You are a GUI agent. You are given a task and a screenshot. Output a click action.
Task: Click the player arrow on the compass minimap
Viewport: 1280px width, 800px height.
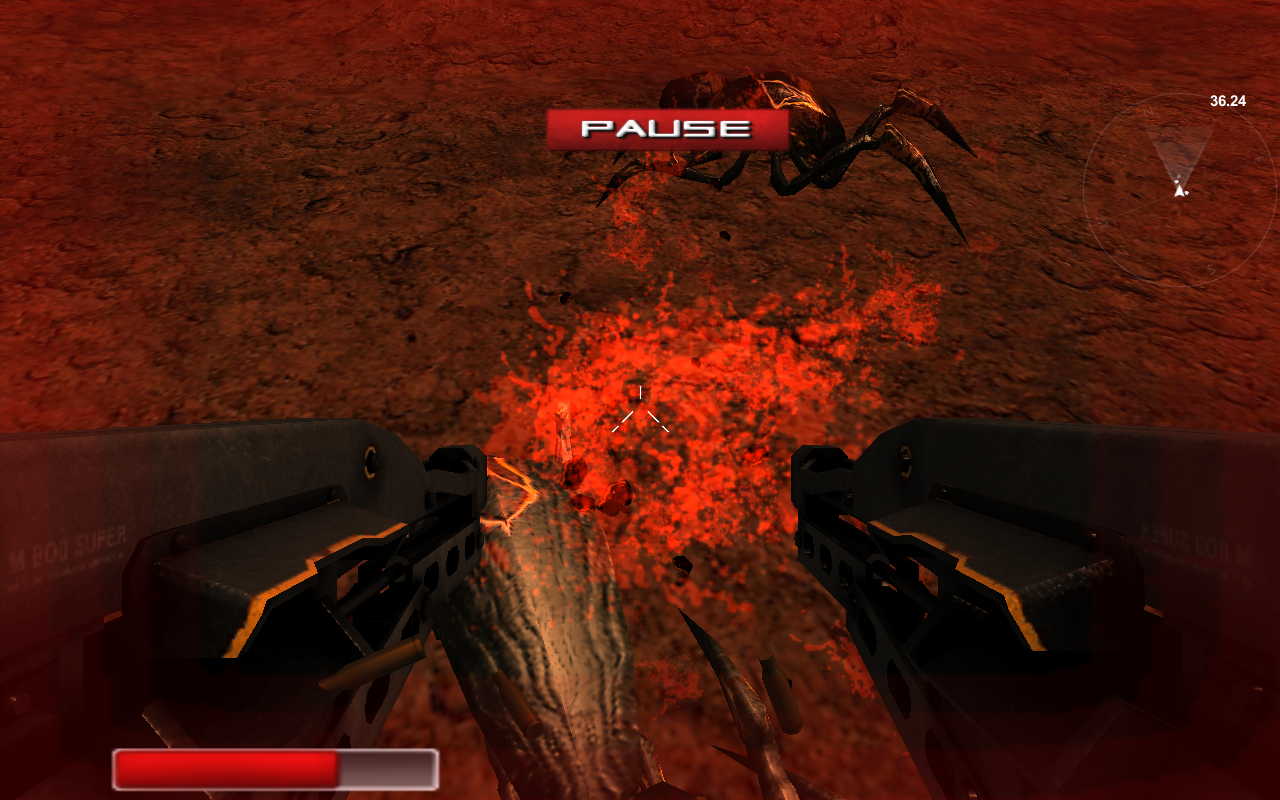[1179, 190]
